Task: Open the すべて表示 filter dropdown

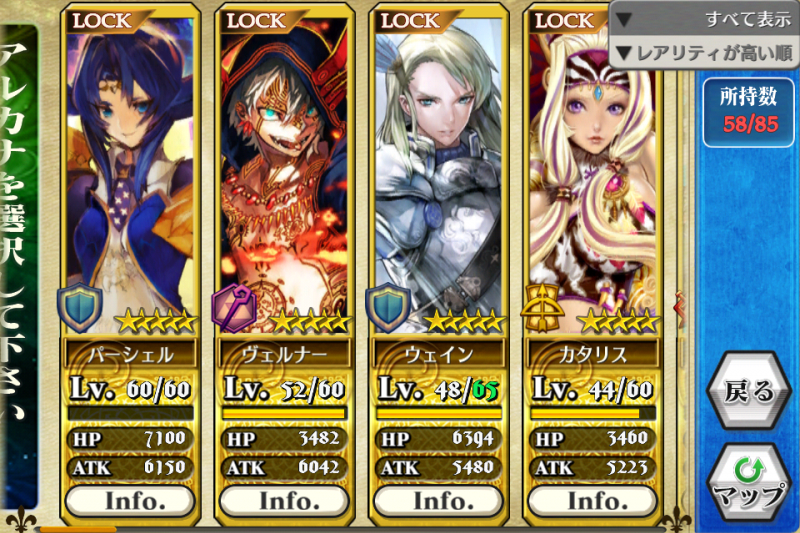Action: (x=704, y=18)
